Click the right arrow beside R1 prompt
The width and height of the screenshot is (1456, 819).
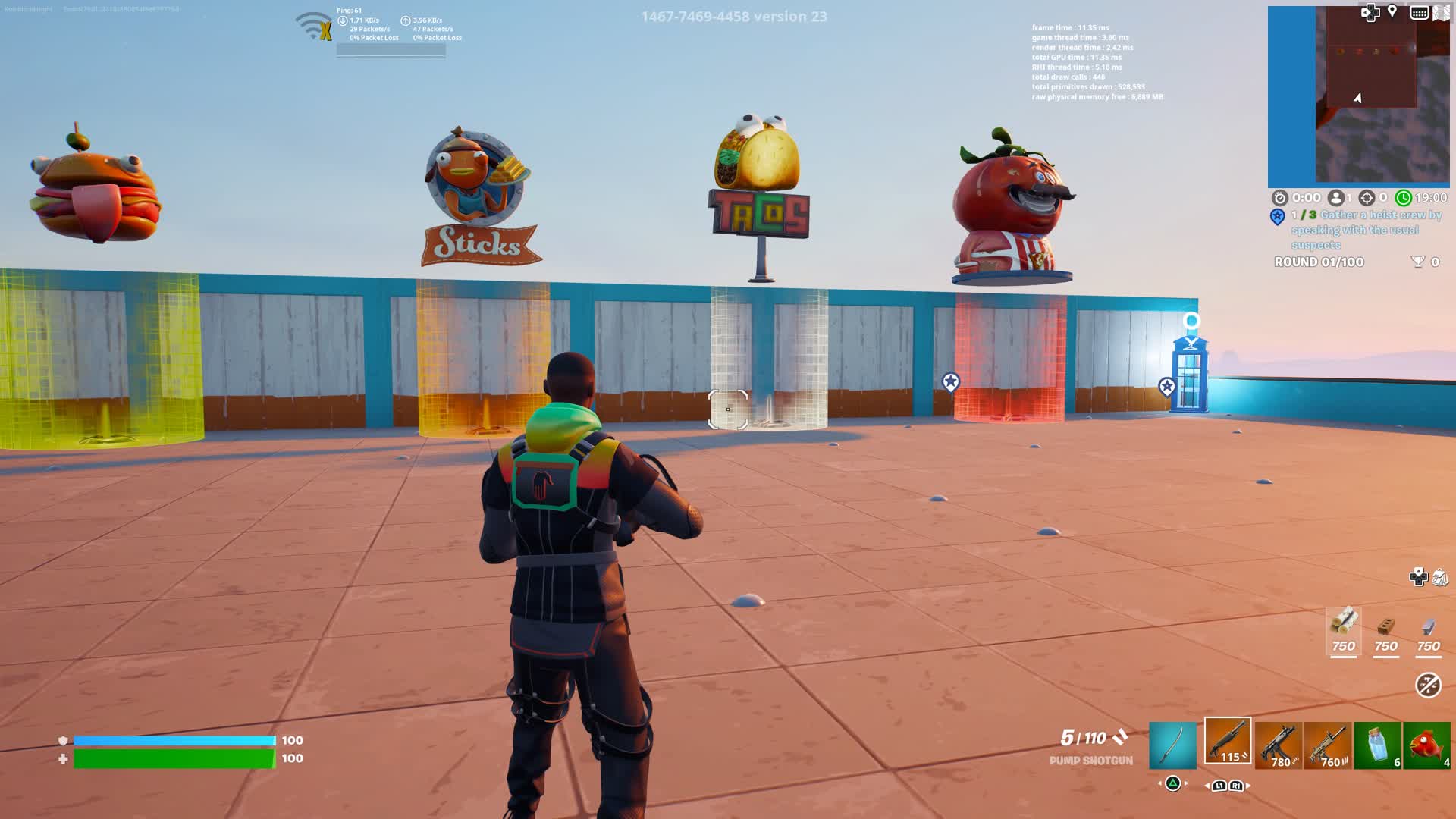1249,787
